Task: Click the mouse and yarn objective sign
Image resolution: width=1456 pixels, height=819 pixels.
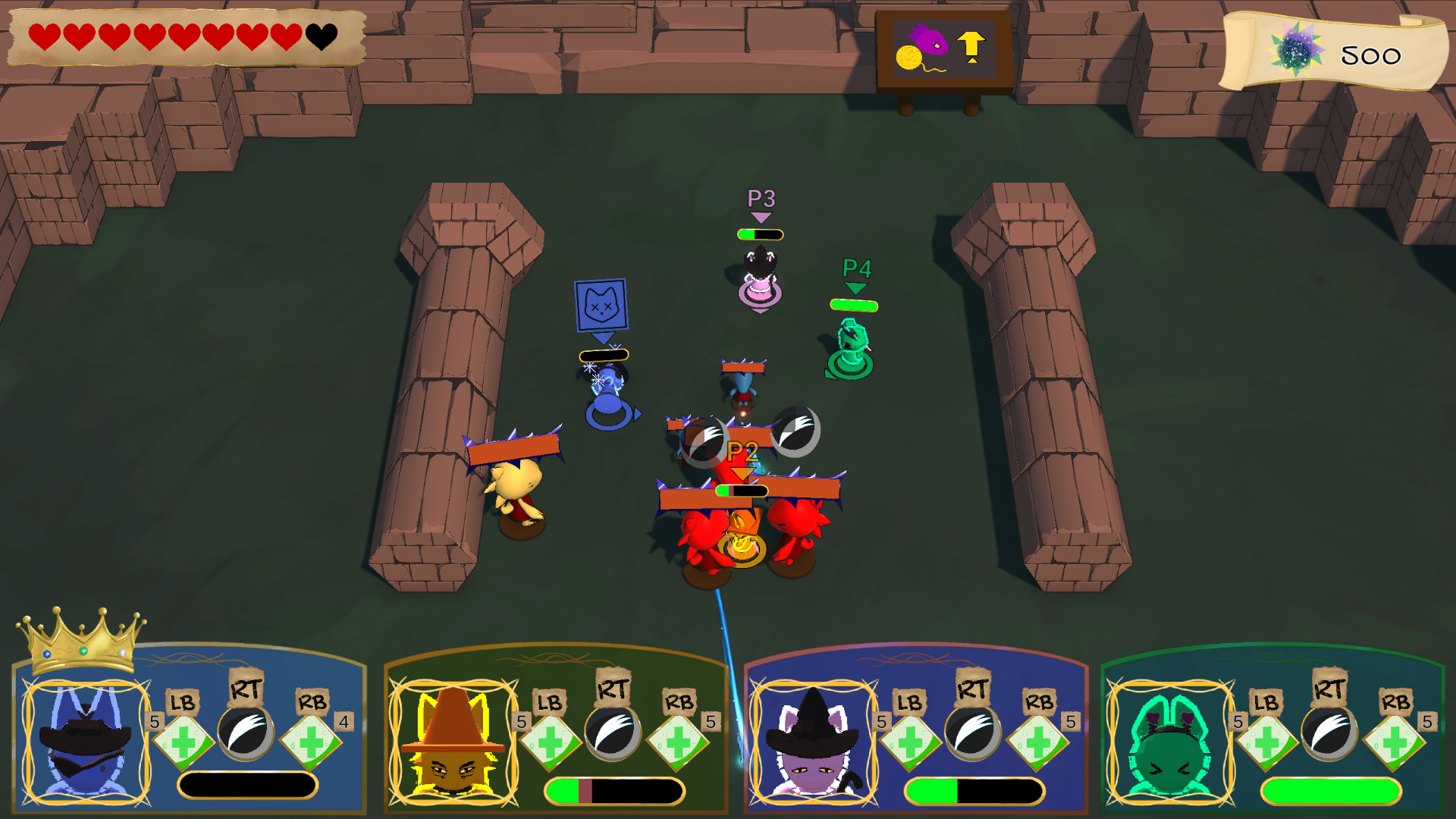Action: (943, 50)
